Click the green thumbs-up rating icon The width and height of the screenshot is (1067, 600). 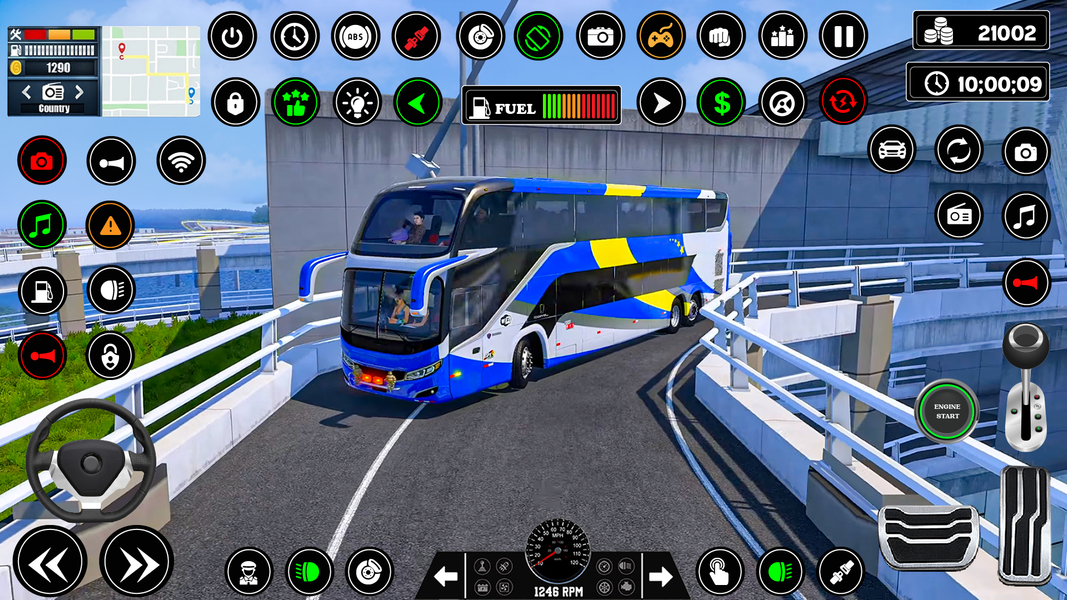tap(295, 102)
